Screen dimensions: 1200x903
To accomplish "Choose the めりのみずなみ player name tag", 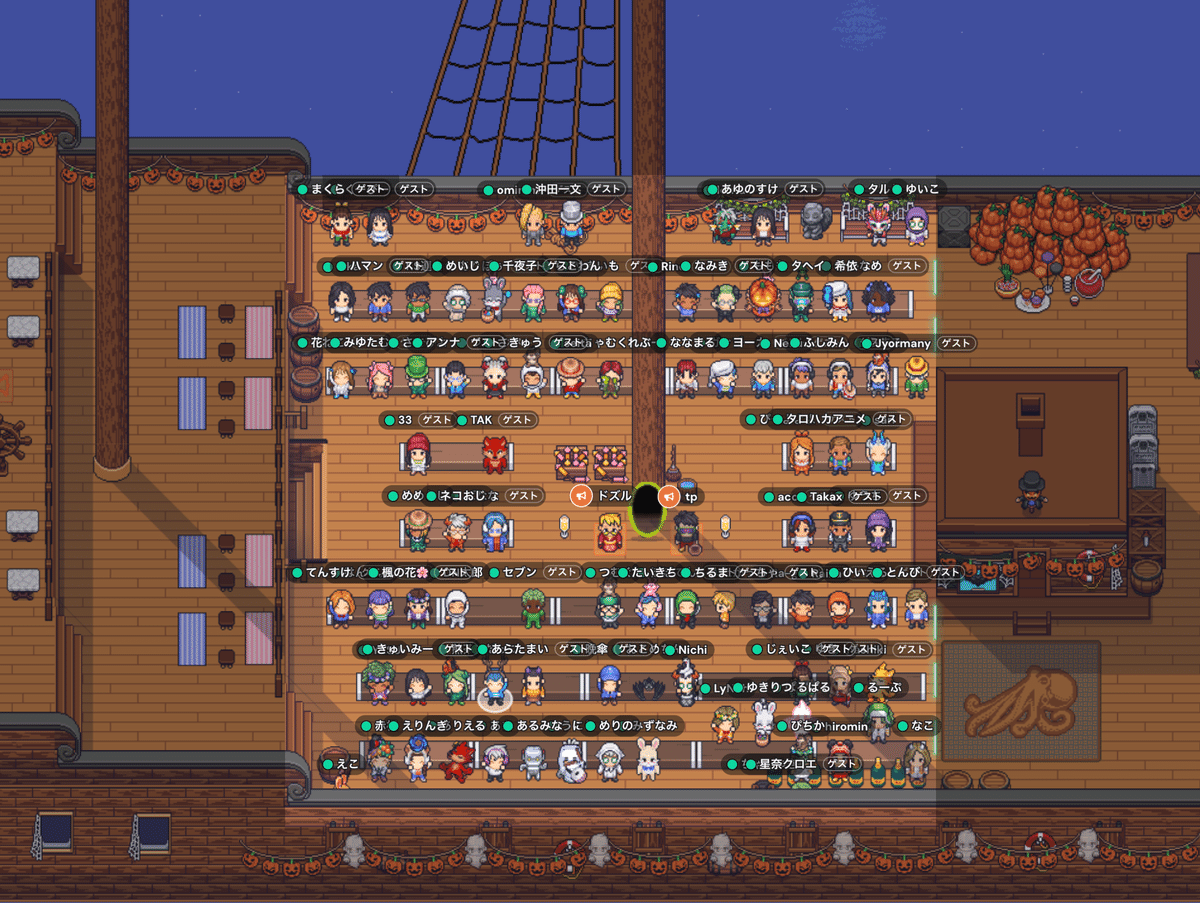I will 637,726.
